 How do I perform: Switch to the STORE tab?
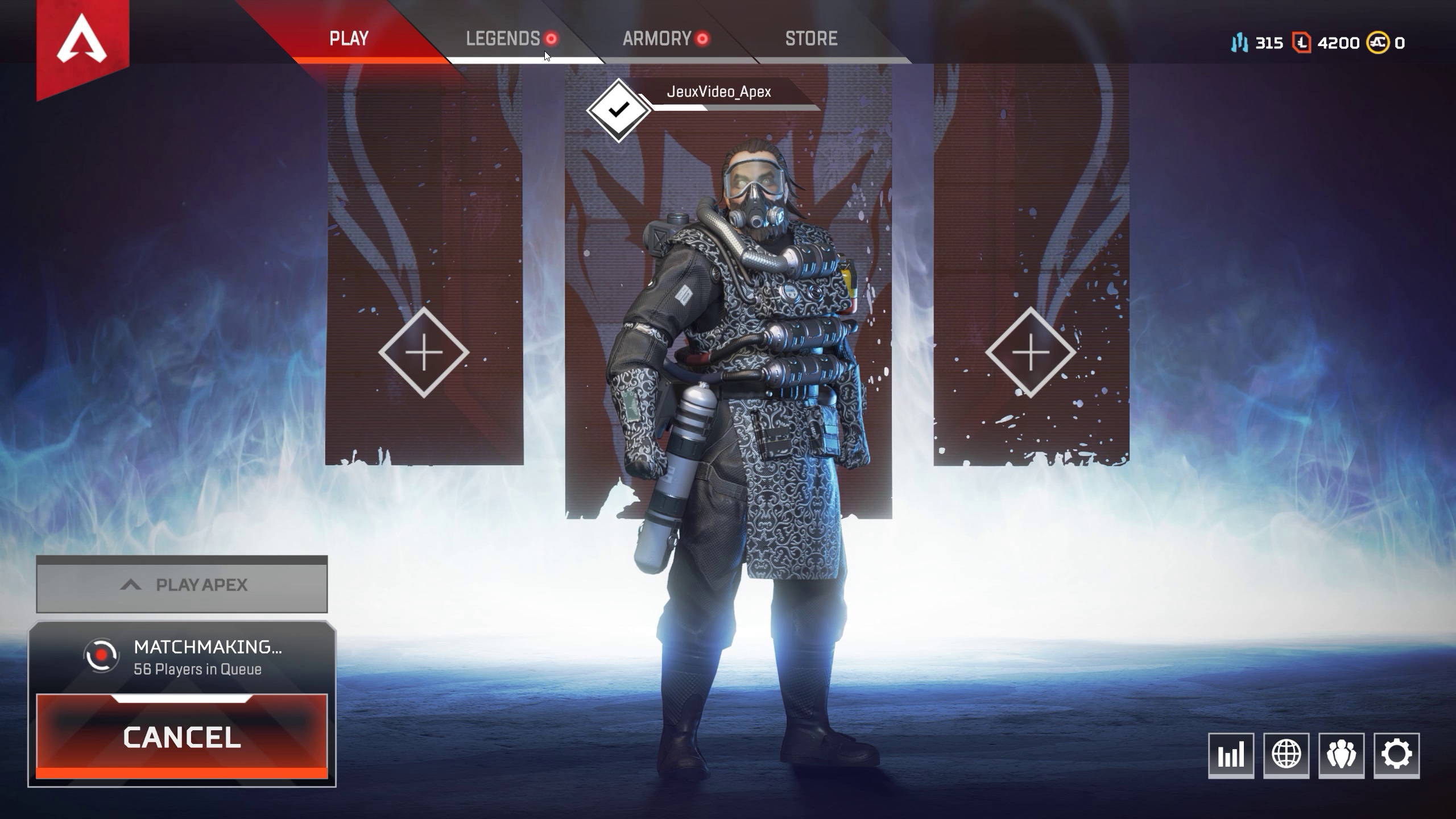(x=812, y=38)
